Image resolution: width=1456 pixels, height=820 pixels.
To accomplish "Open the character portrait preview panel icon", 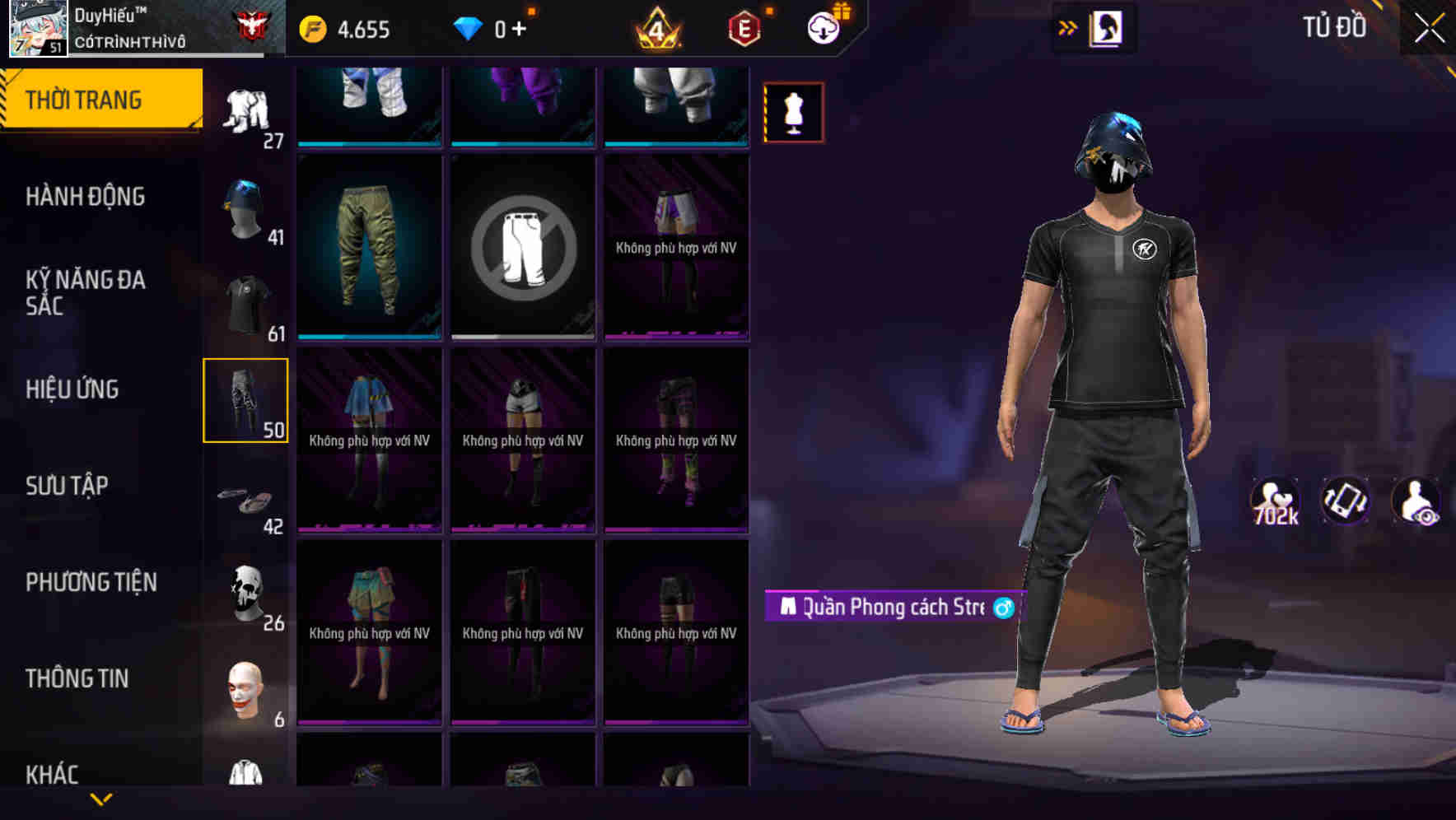I will pyautogui.click(x=1108, y=27).
